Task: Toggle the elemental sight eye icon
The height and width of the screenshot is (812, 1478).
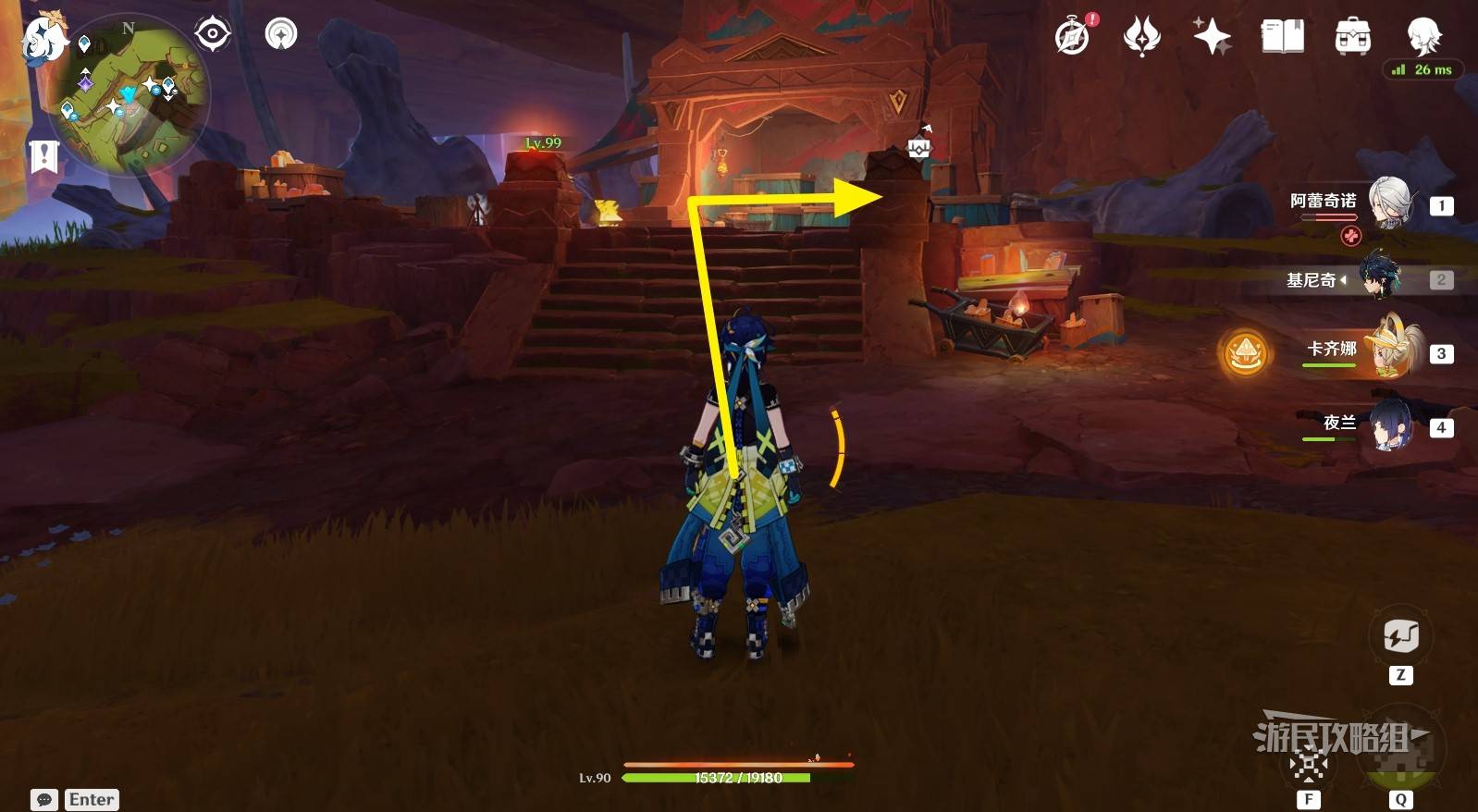Action: click(x=212, y=34)
